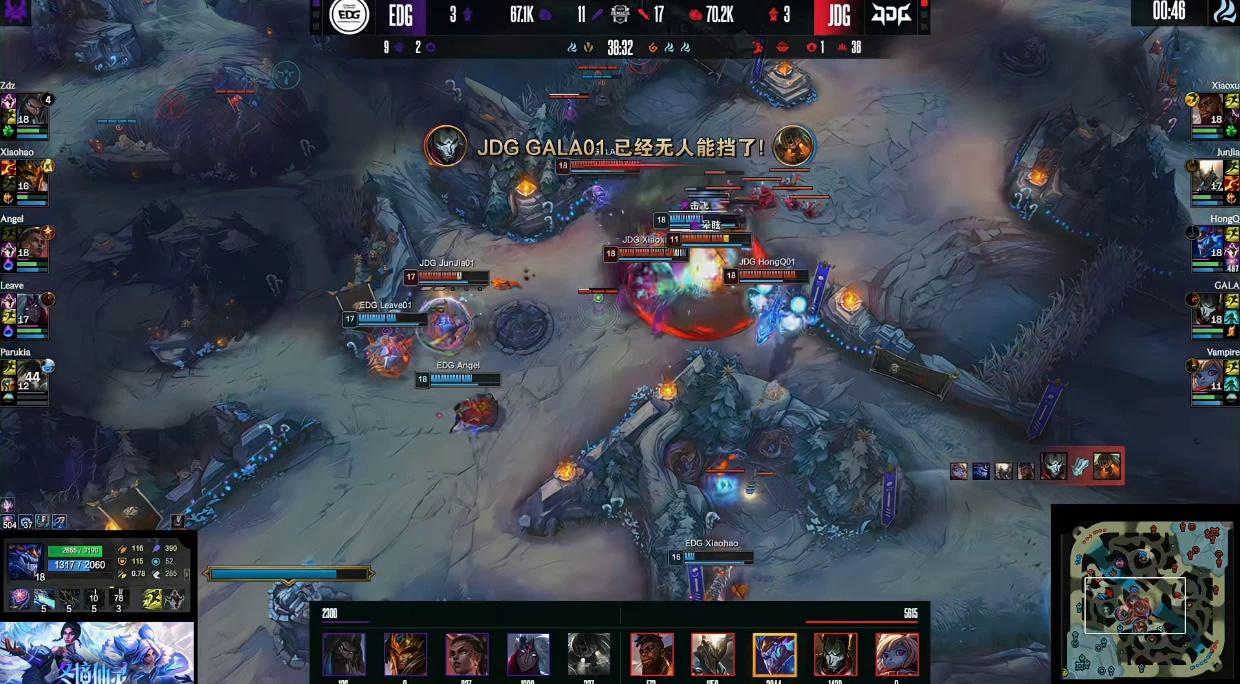Select Zdz's champion portrait in left player list
Image resolution: width=1240 pixels, height=684 pixels.
[32, 109]
